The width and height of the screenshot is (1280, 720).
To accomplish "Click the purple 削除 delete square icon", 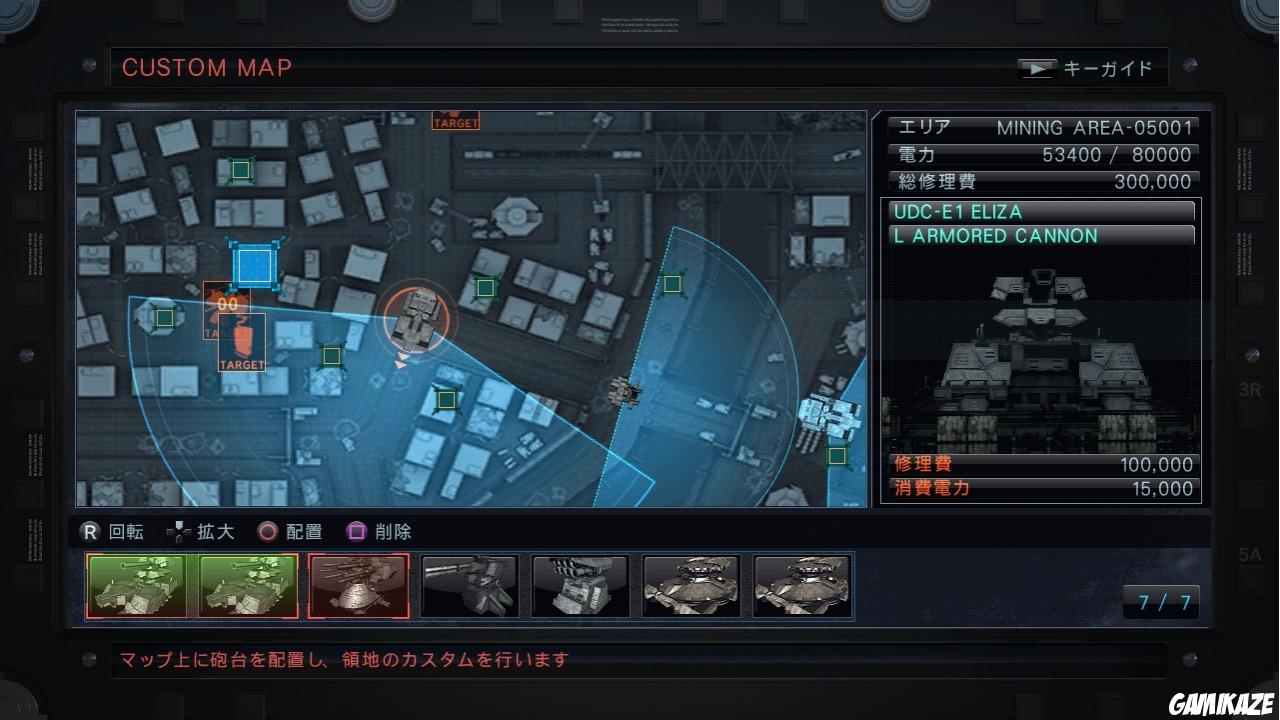I will [x=357, y=532].
